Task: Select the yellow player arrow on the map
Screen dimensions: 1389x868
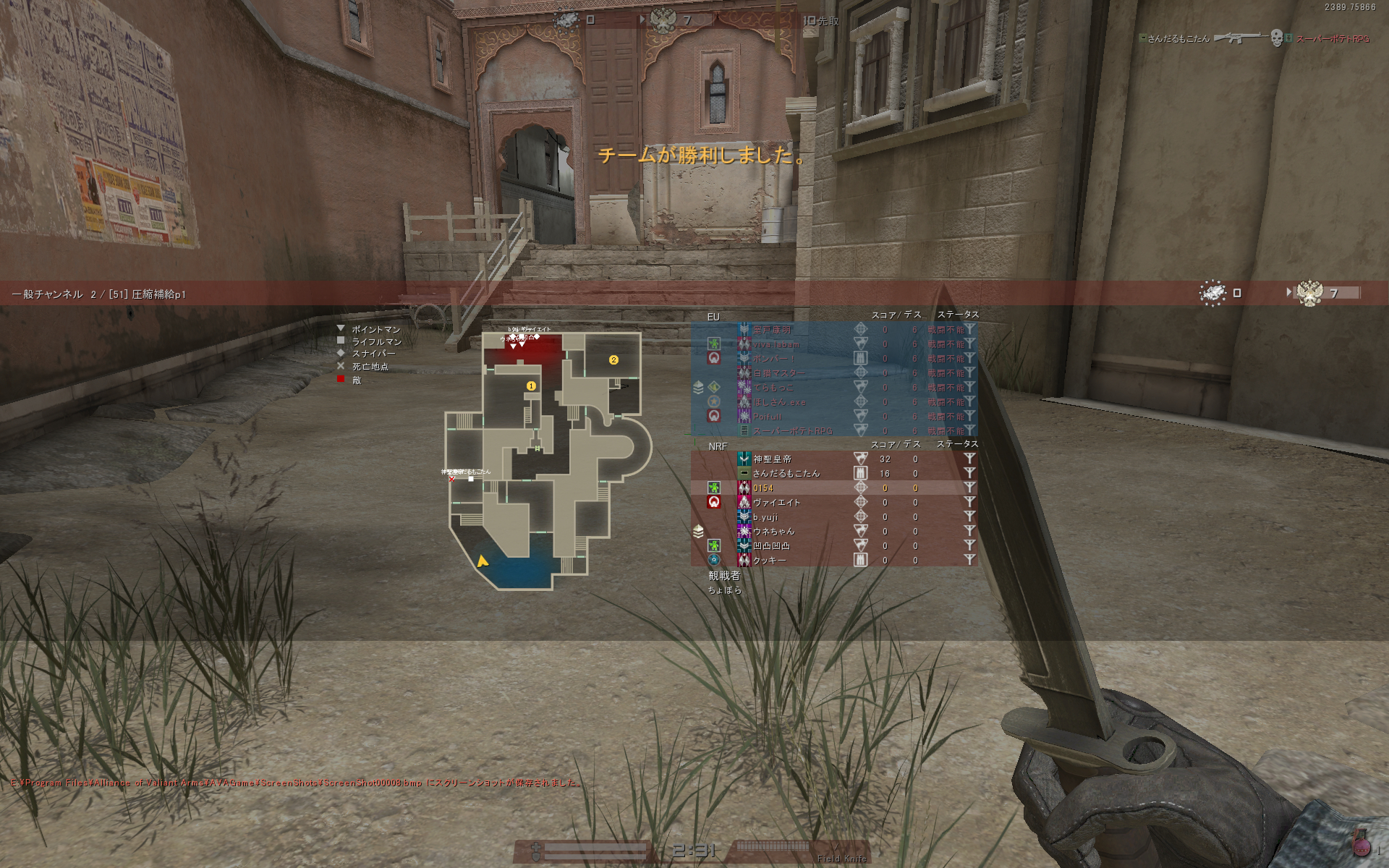Action: coord(482,561)
